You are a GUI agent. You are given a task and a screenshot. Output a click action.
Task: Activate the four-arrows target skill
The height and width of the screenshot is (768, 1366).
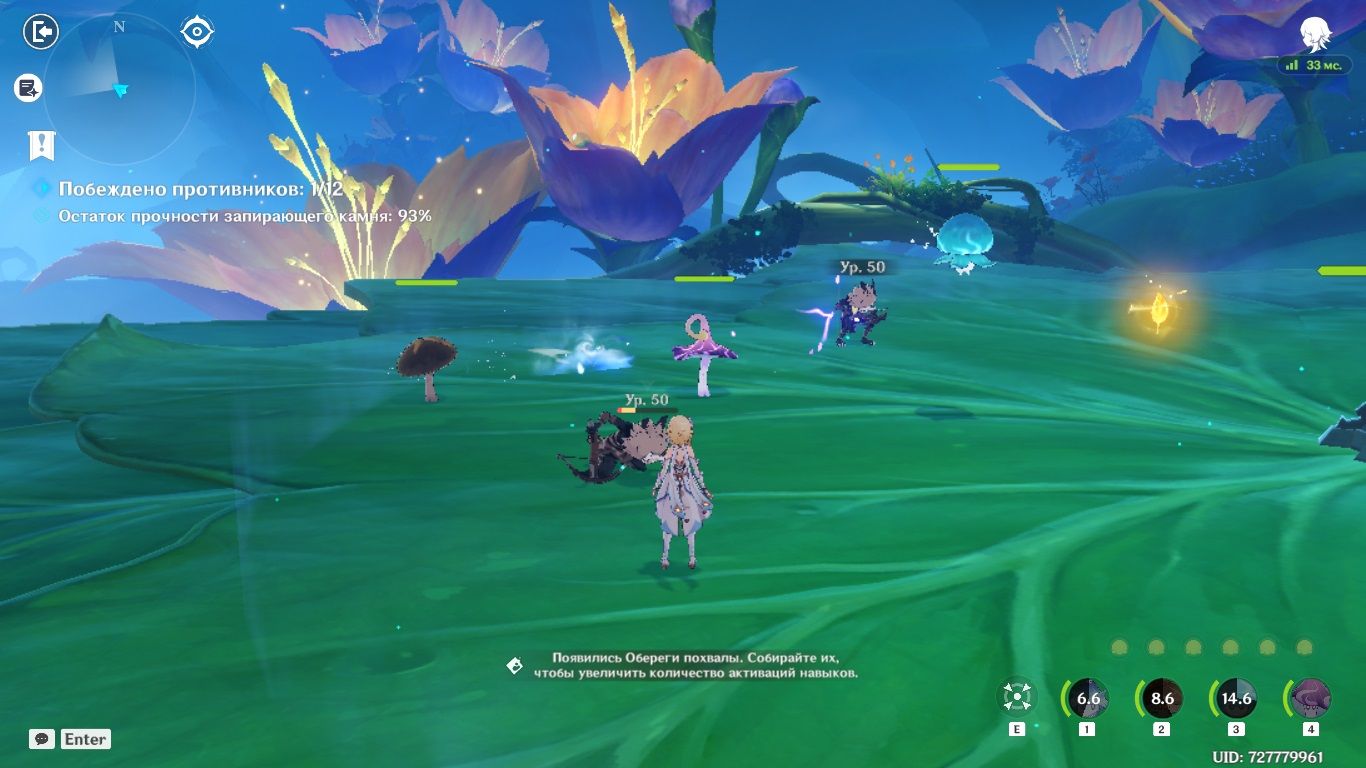pos(1017,698)
